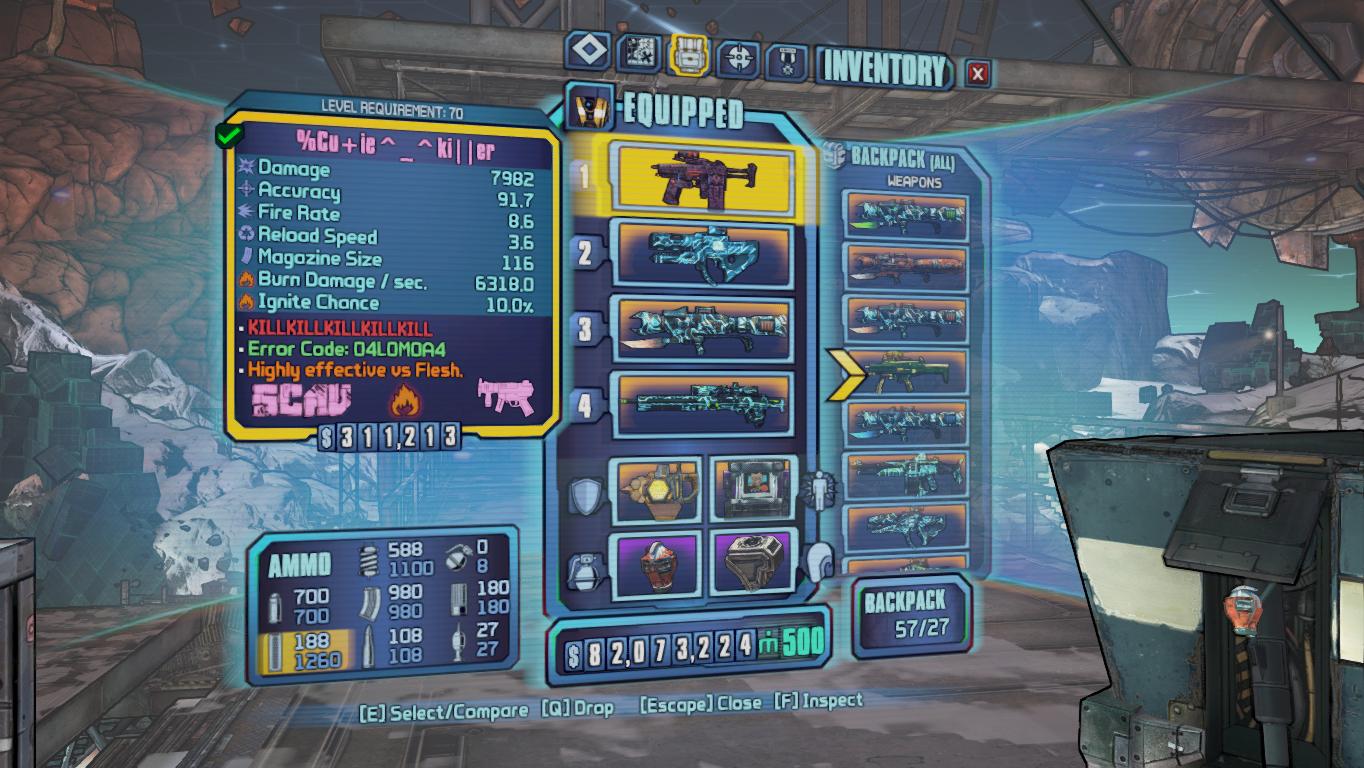
Task: Select the orange-red weapon in the backpack list
Action: click(x=906, y=266)
